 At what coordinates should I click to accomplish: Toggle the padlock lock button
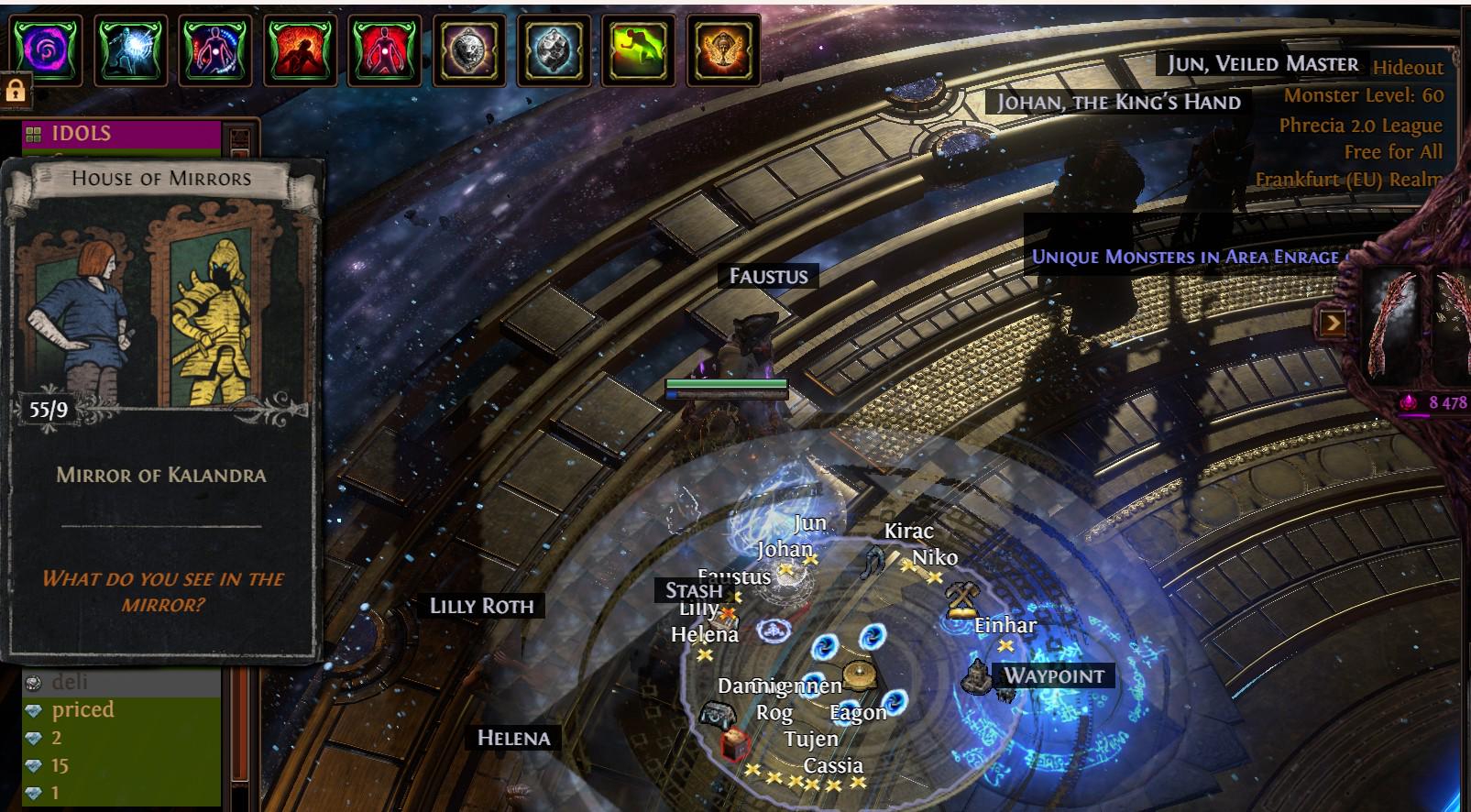pyautogui.click(x=16, y=90)
